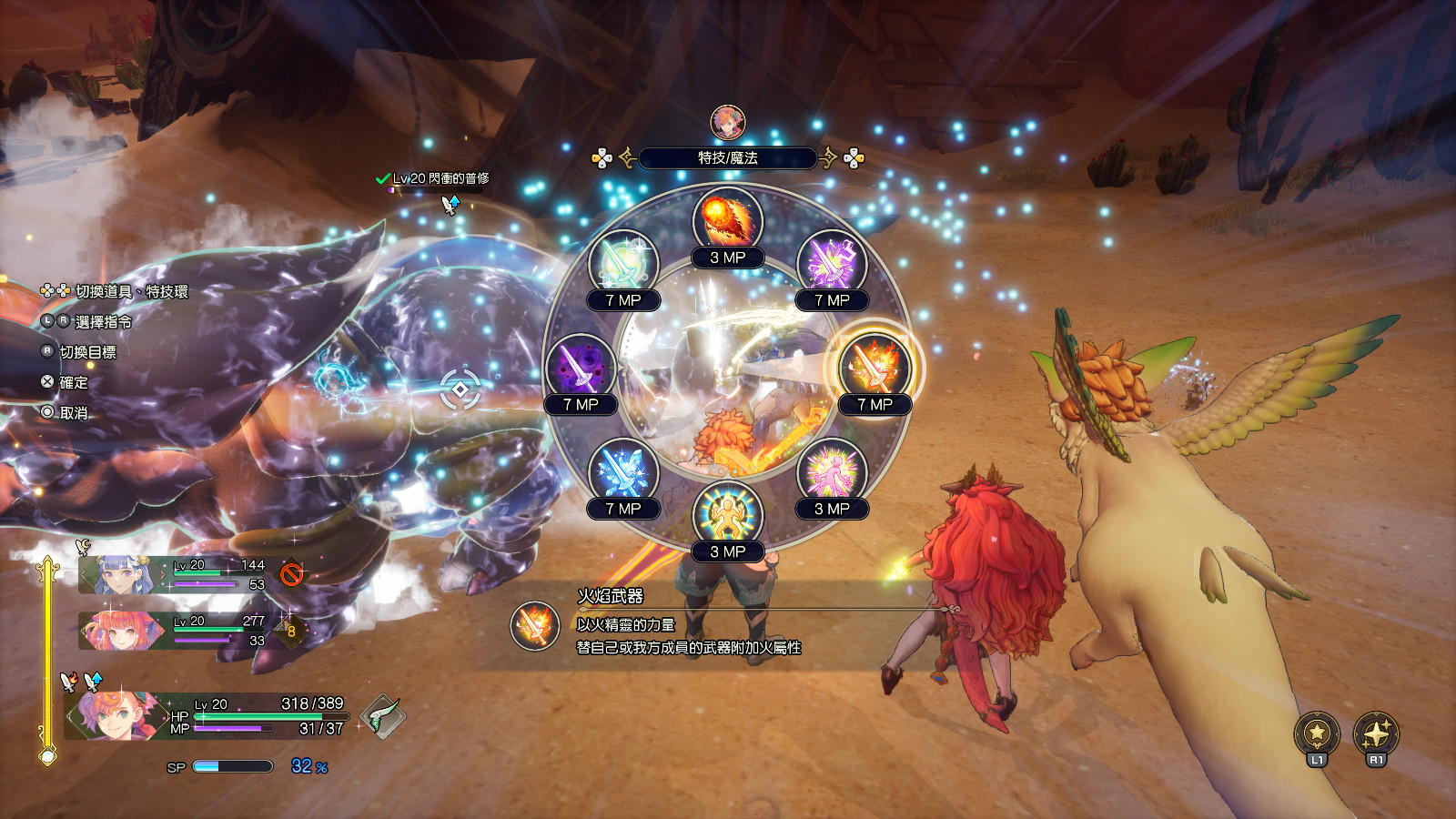The image size is (1456, 819).
Task: Click the caster portrait above the ring
Action: [727, 123]
